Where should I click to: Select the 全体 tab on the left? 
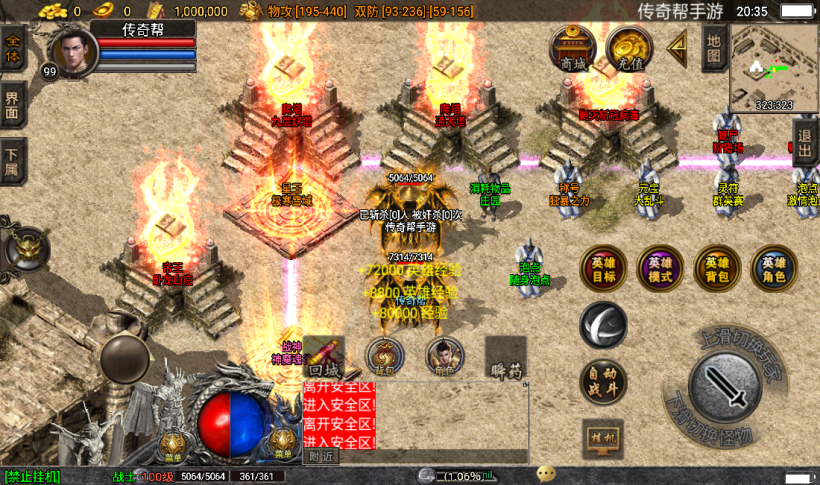(13, 49)
